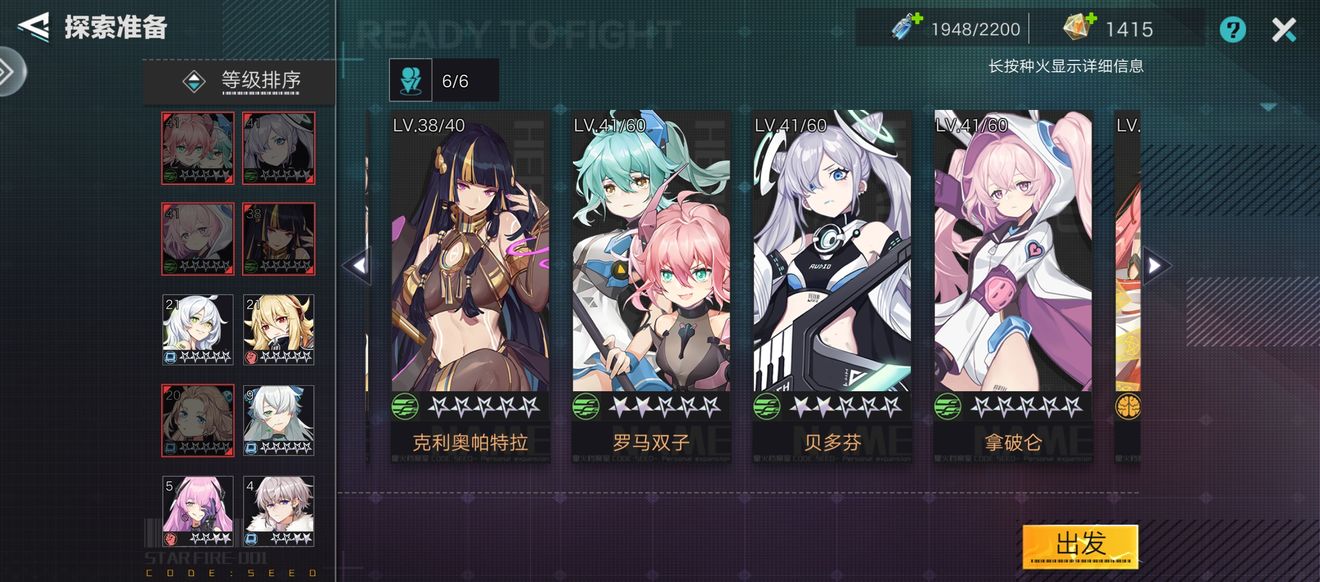Pick the level 20 brown-haired roster portrait

[x=198, y=420]
